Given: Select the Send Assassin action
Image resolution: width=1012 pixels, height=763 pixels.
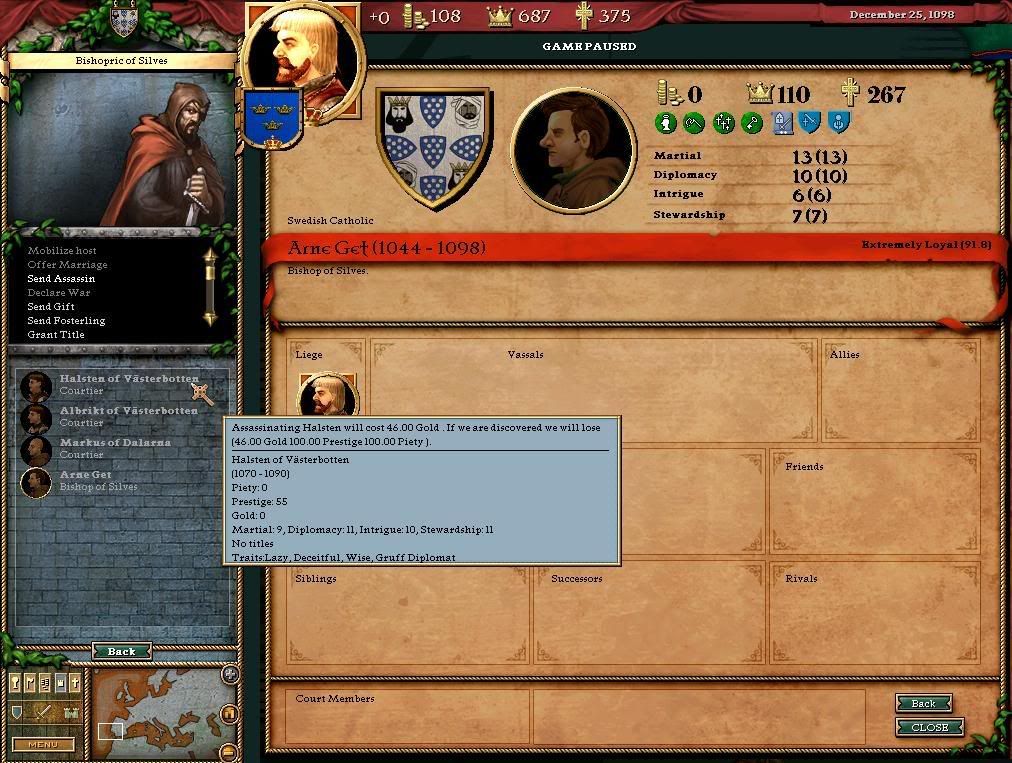Looking at the screenshot, I should click(x=61, y=279).
